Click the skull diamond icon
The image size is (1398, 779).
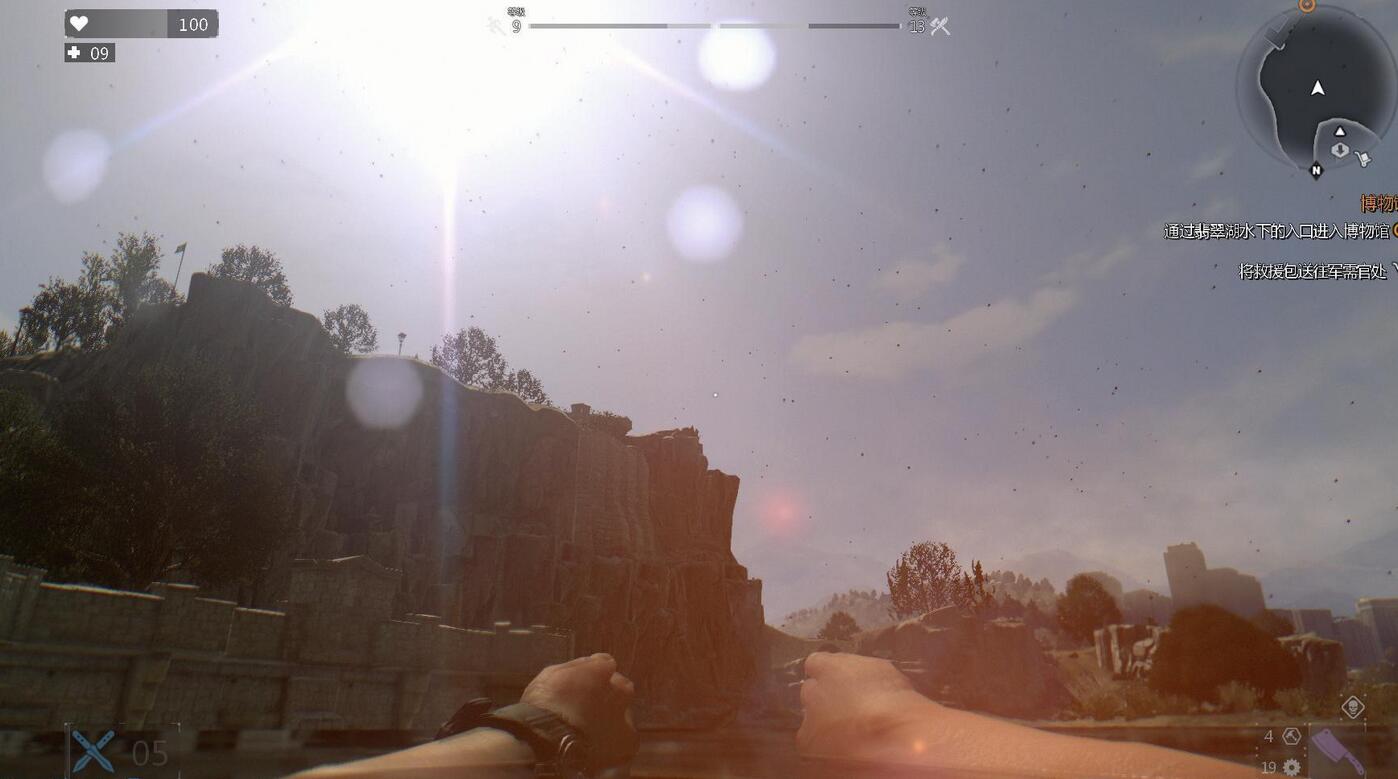point(1352,708)
